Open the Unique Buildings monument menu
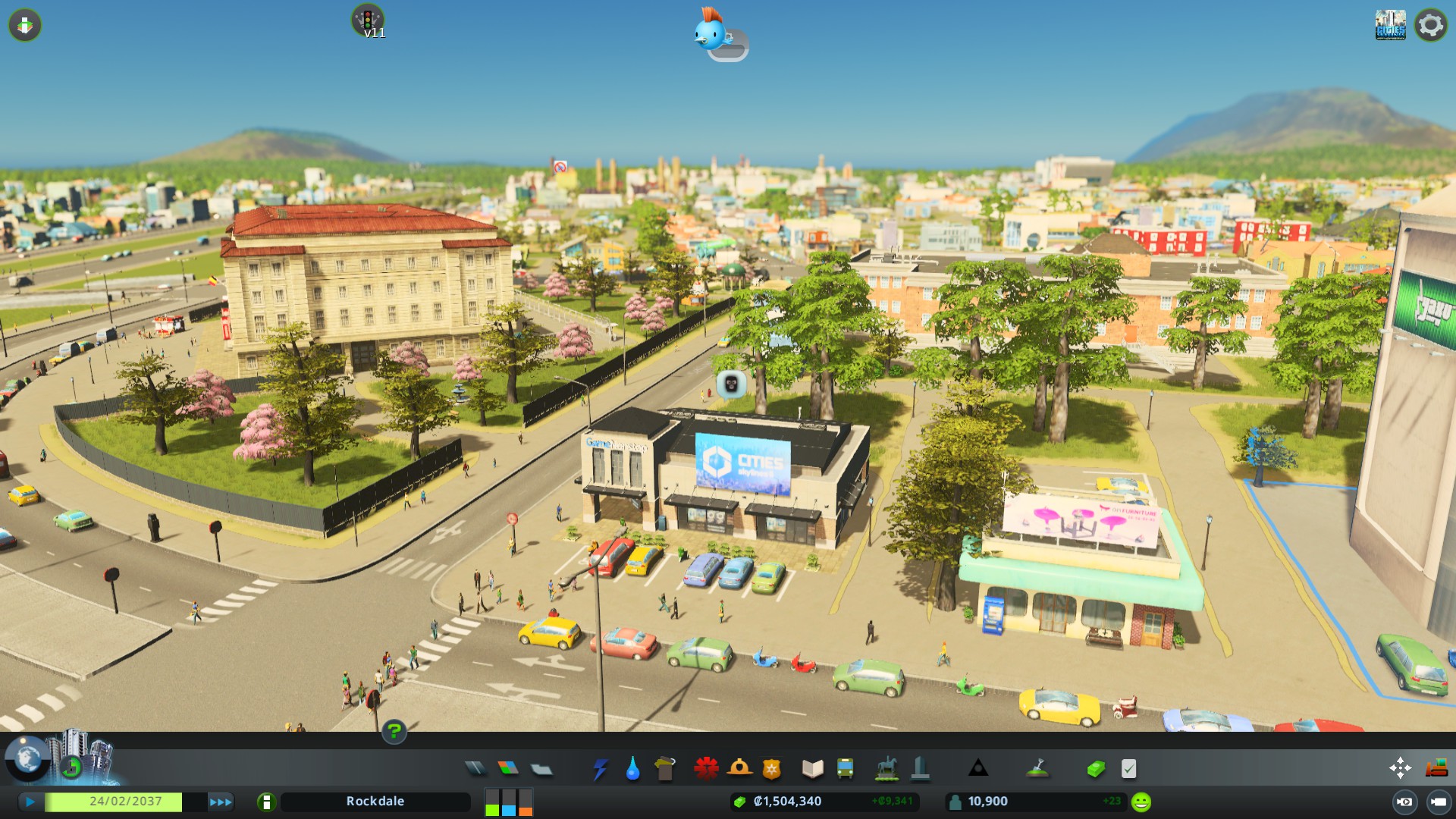This screenshot has height=819, width=1456. click(921, 768)
